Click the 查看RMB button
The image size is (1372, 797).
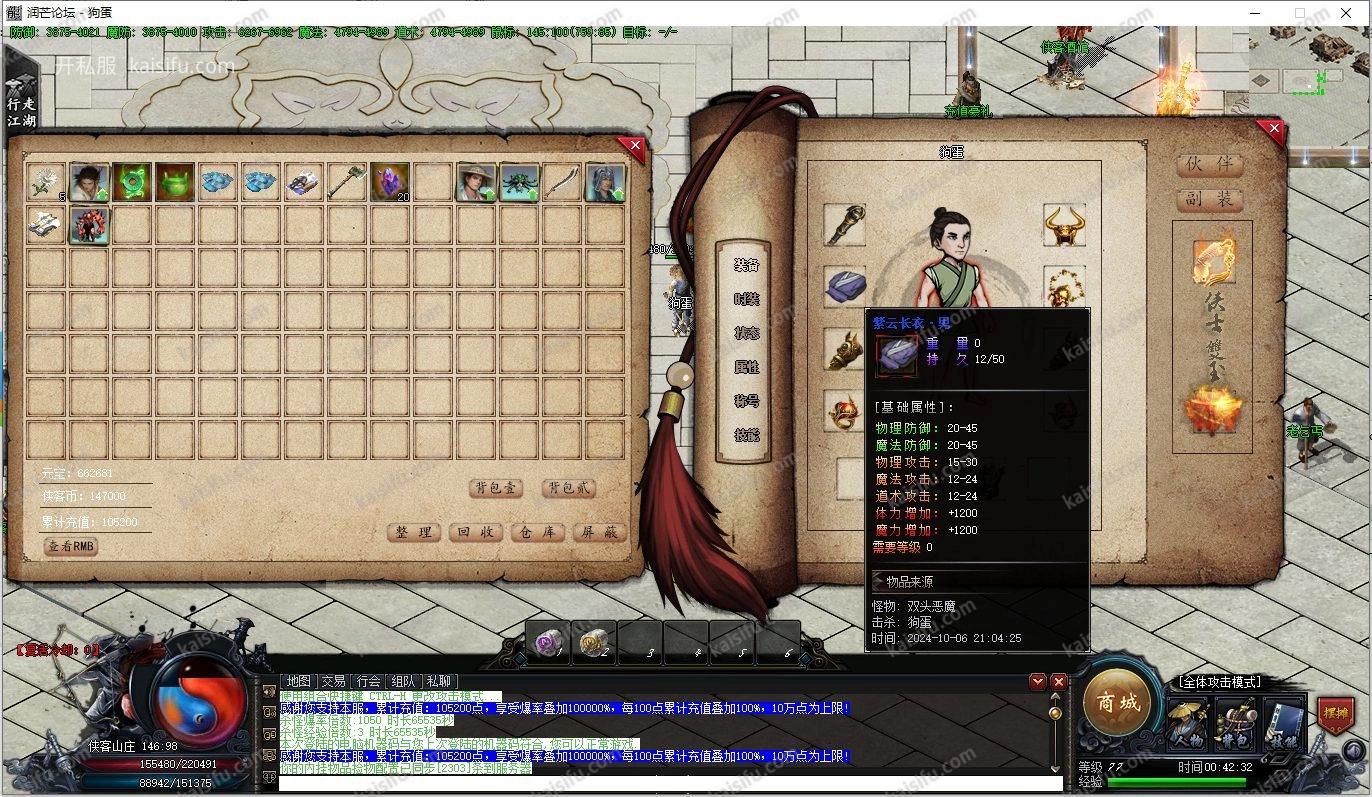click(x=71, y=547)
